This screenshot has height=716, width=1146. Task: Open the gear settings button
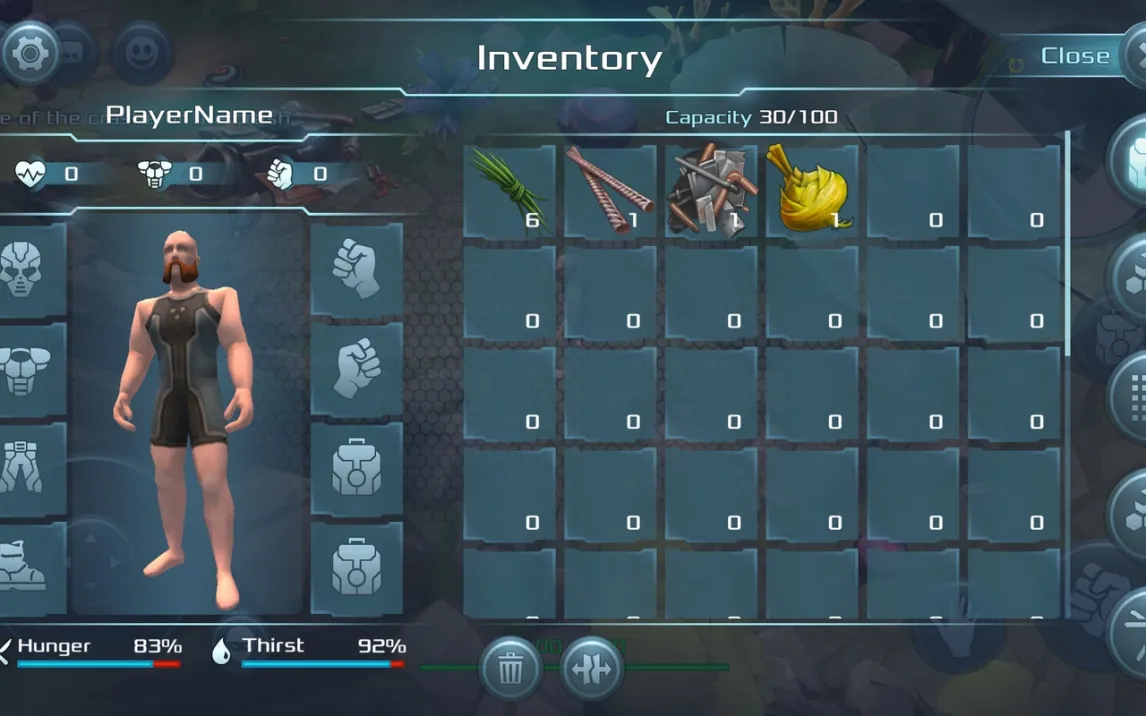[x=30, y=52]
